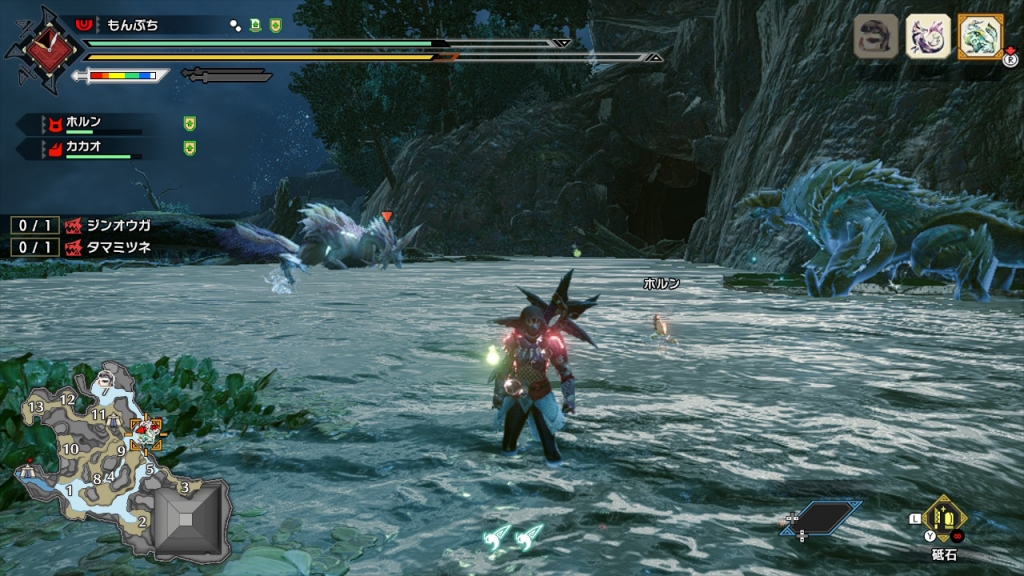Select the highlighted Zinogre monster icon
Screen dimensions: 1024x576
click(x=979, y=36)
